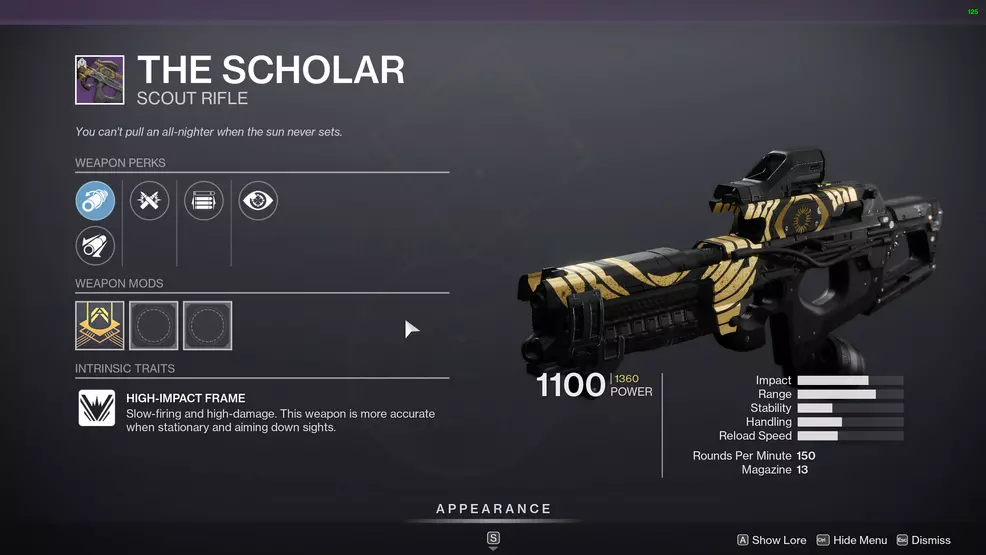Open the Appearance section
This screenshot has width=986, height=555.
[x=493, y=510]
